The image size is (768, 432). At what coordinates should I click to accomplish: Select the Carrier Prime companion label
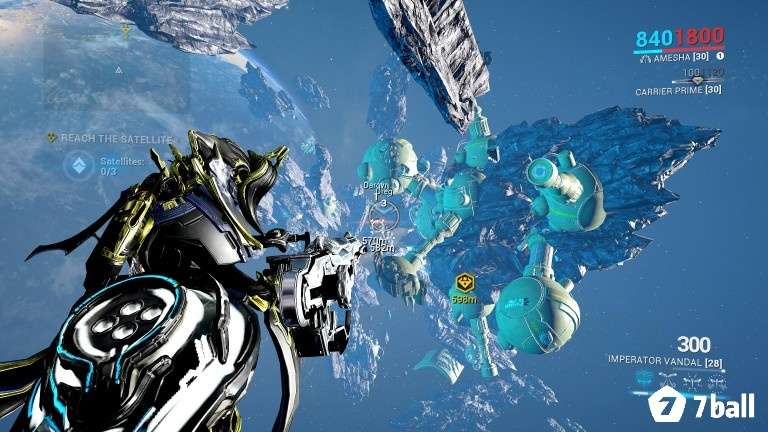point(677,90)
